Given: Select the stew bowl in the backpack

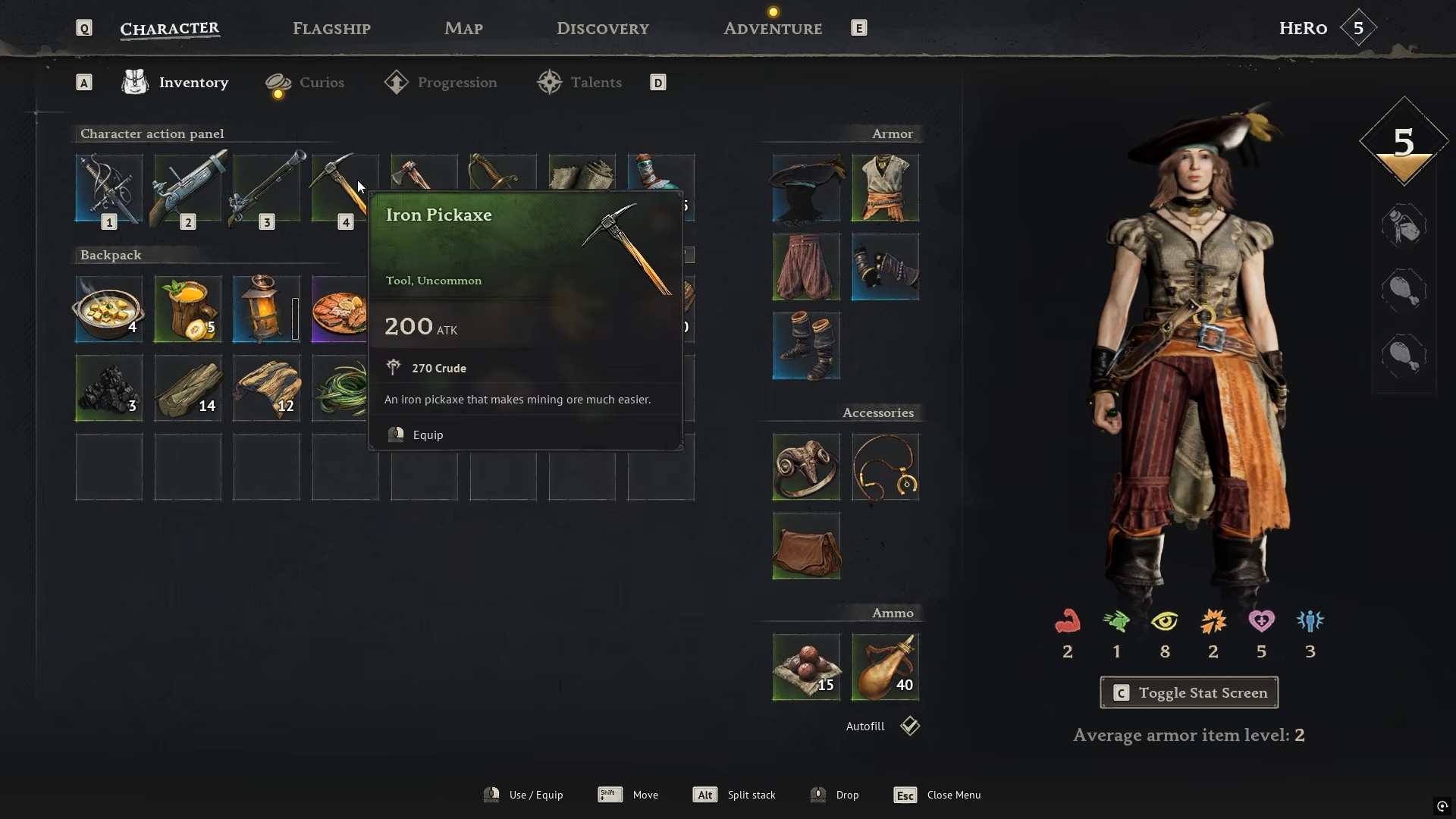Looking at the screenshot, I should pos(108,309).
